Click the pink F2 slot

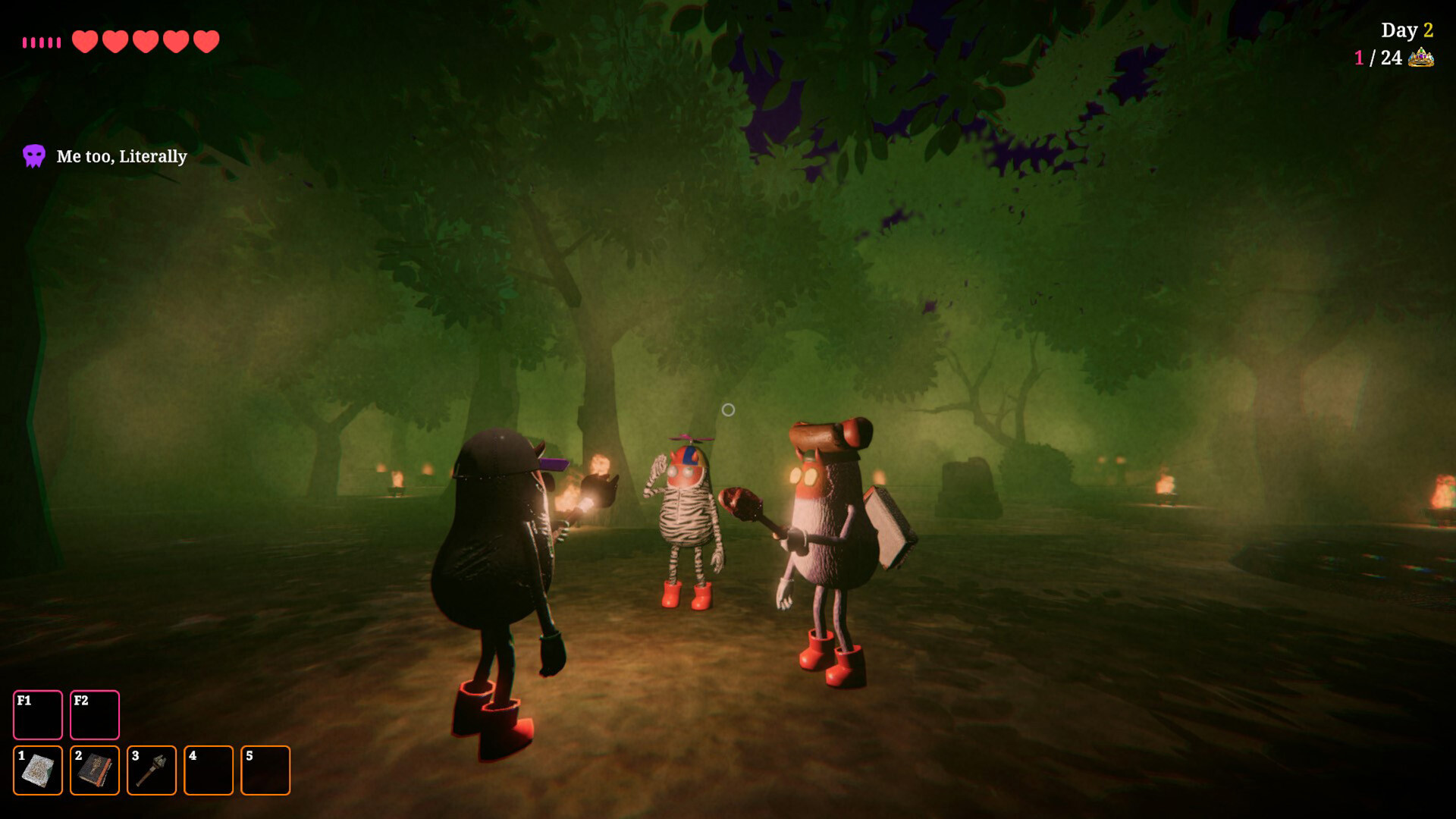point(95,714)
